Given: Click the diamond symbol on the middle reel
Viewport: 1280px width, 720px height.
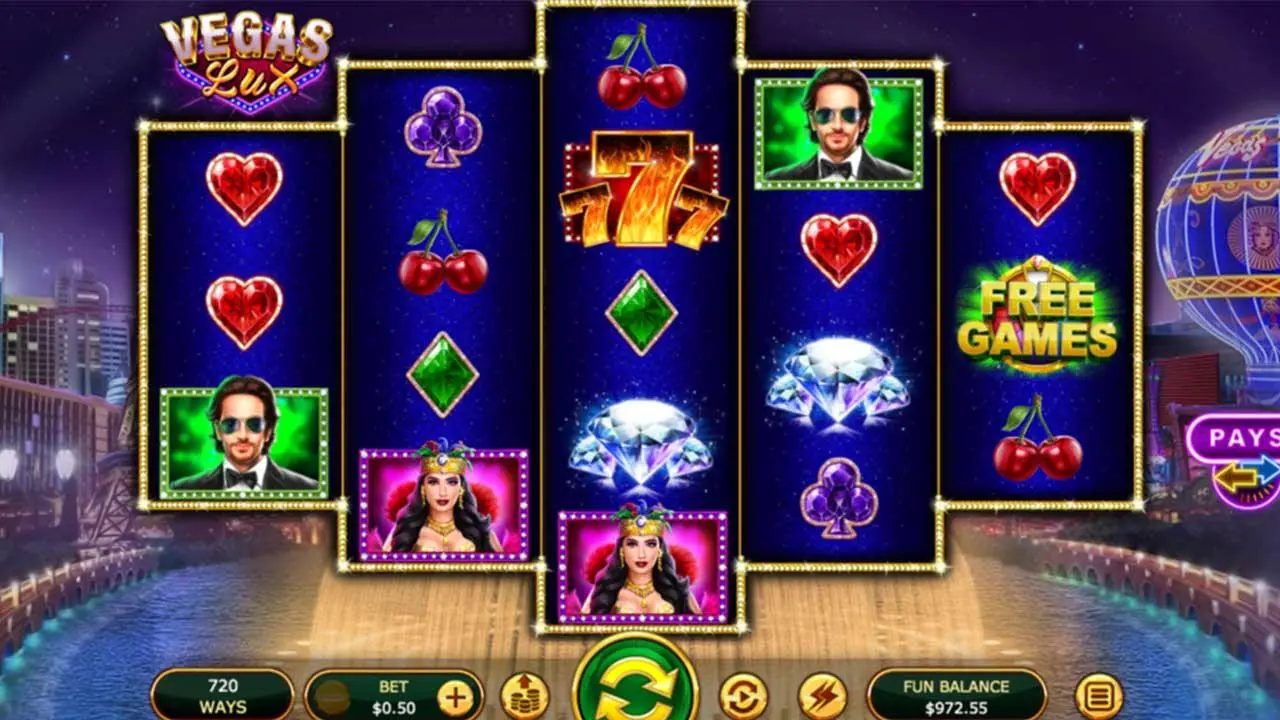Looking at the screenshot, I should (641, 440).
